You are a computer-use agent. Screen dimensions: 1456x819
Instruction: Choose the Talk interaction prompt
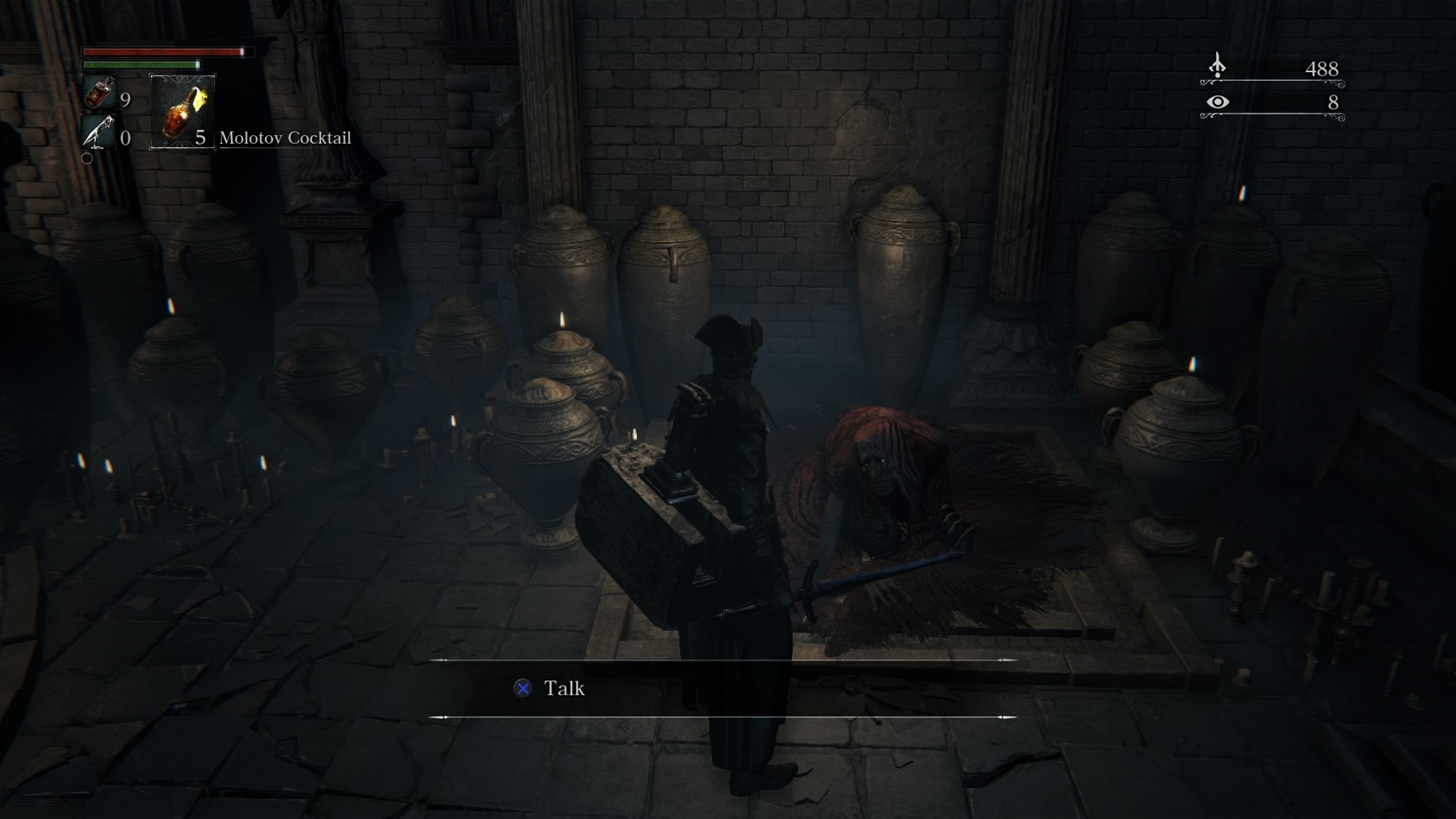[x=551, y=688]
